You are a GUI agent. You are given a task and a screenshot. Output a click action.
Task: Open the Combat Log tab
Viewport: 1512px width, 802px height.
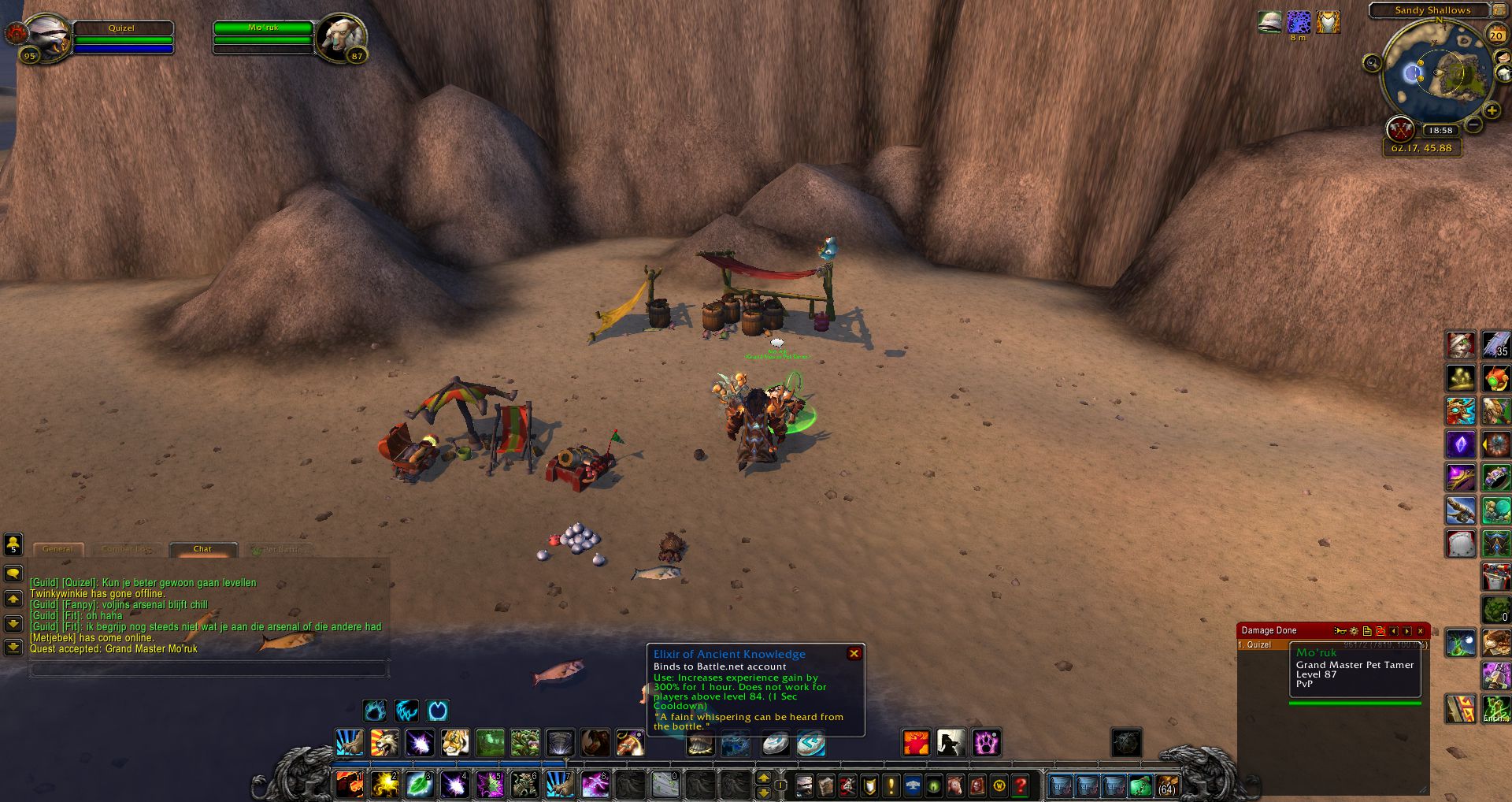point(125,549)
